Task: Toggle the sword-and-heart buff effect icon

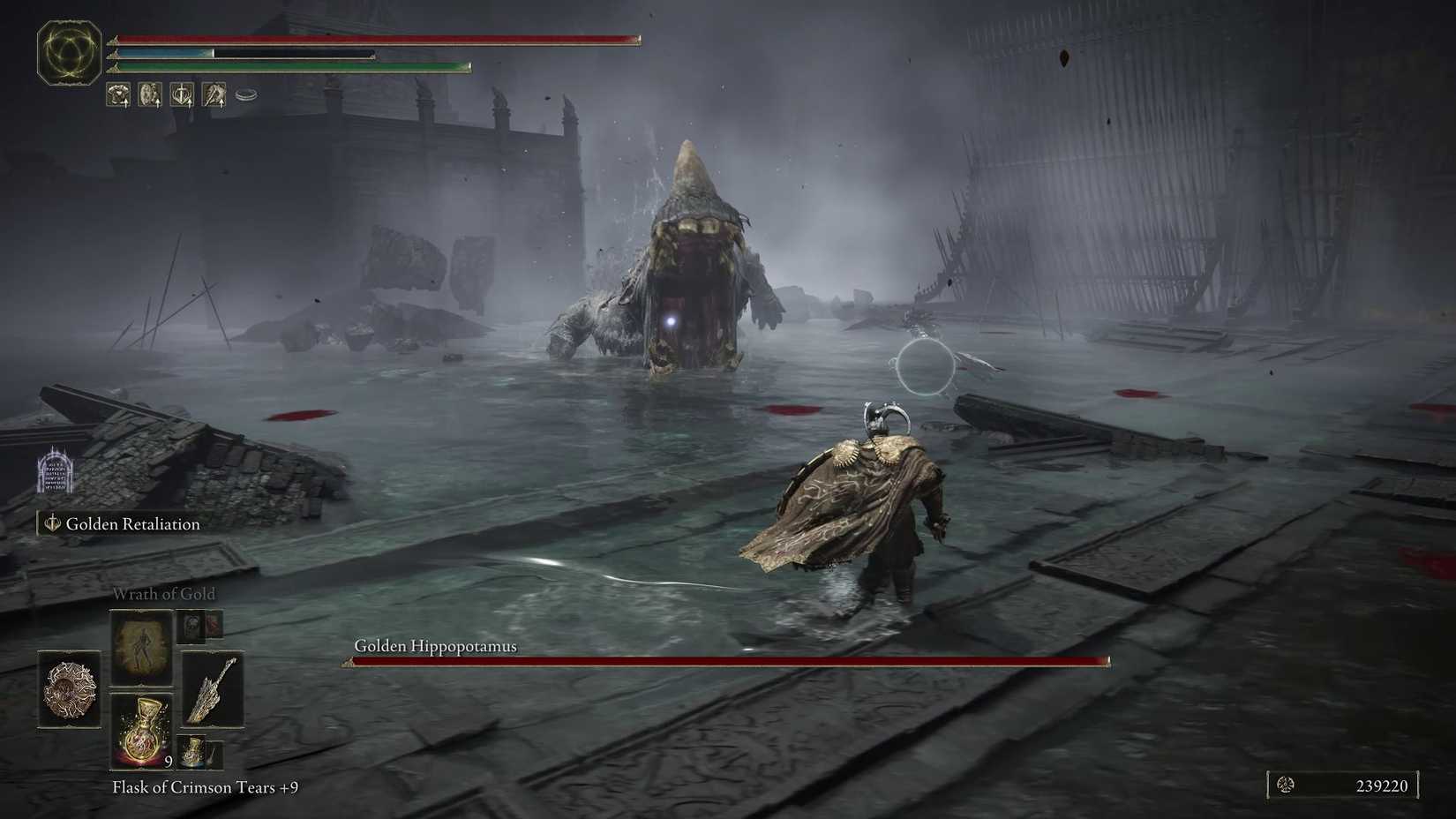Action: pyautogui.click(x=181, y=94)
